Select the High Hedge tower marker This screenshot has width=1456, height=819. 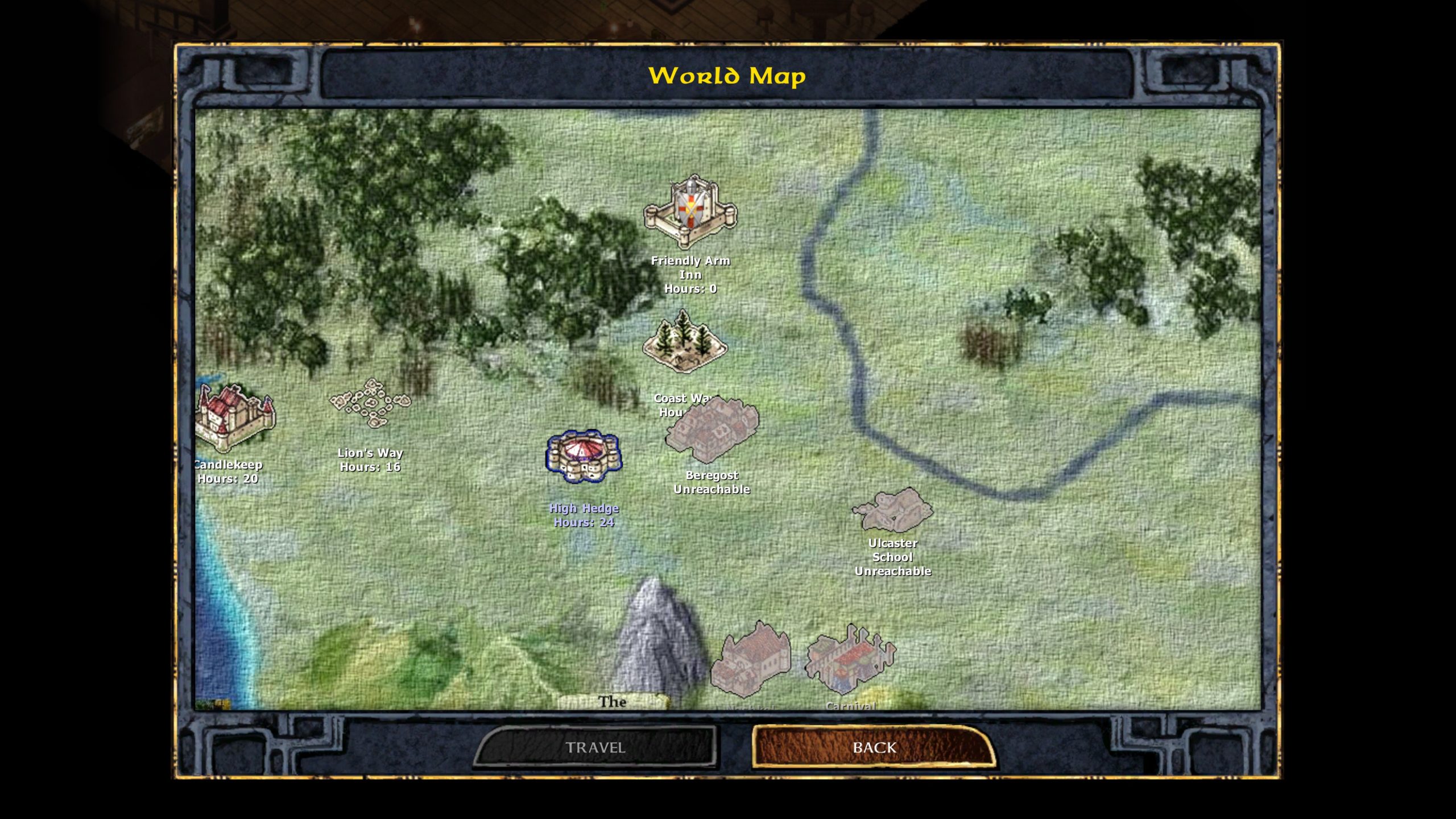tap(584, 456)
